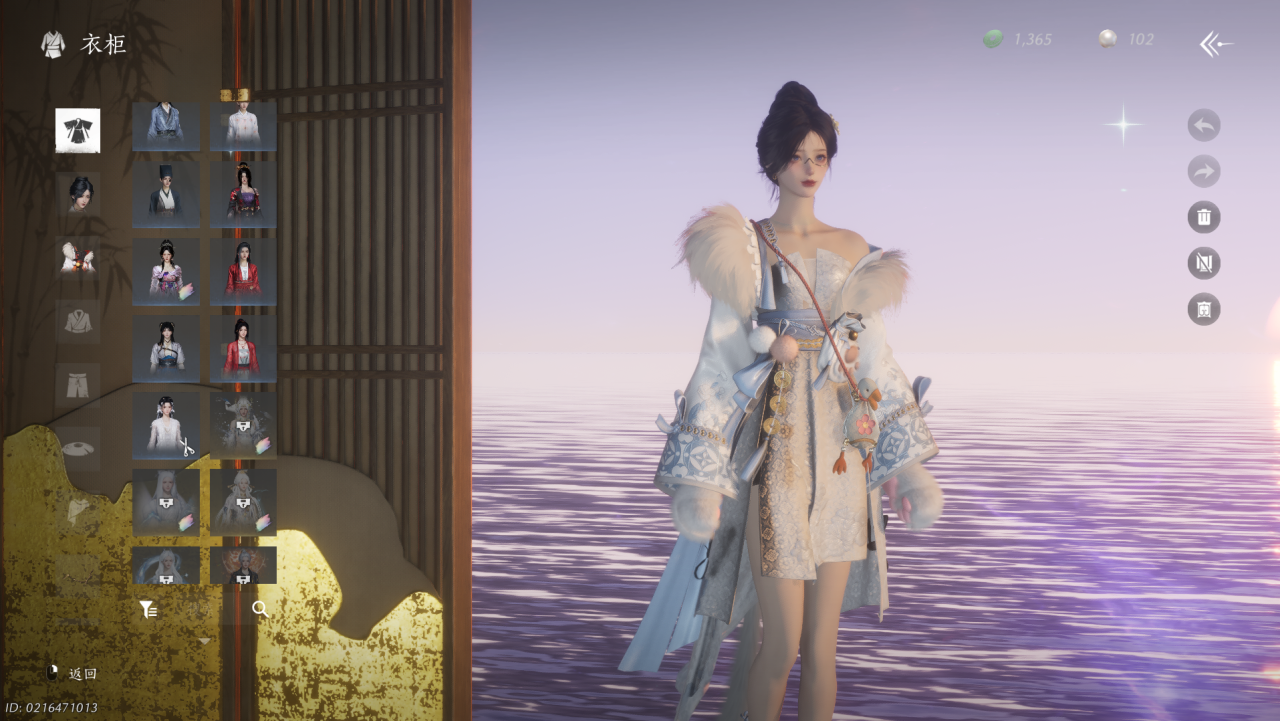Open the wardrobe search
The image size is (1280, 721).
(260, 609)
